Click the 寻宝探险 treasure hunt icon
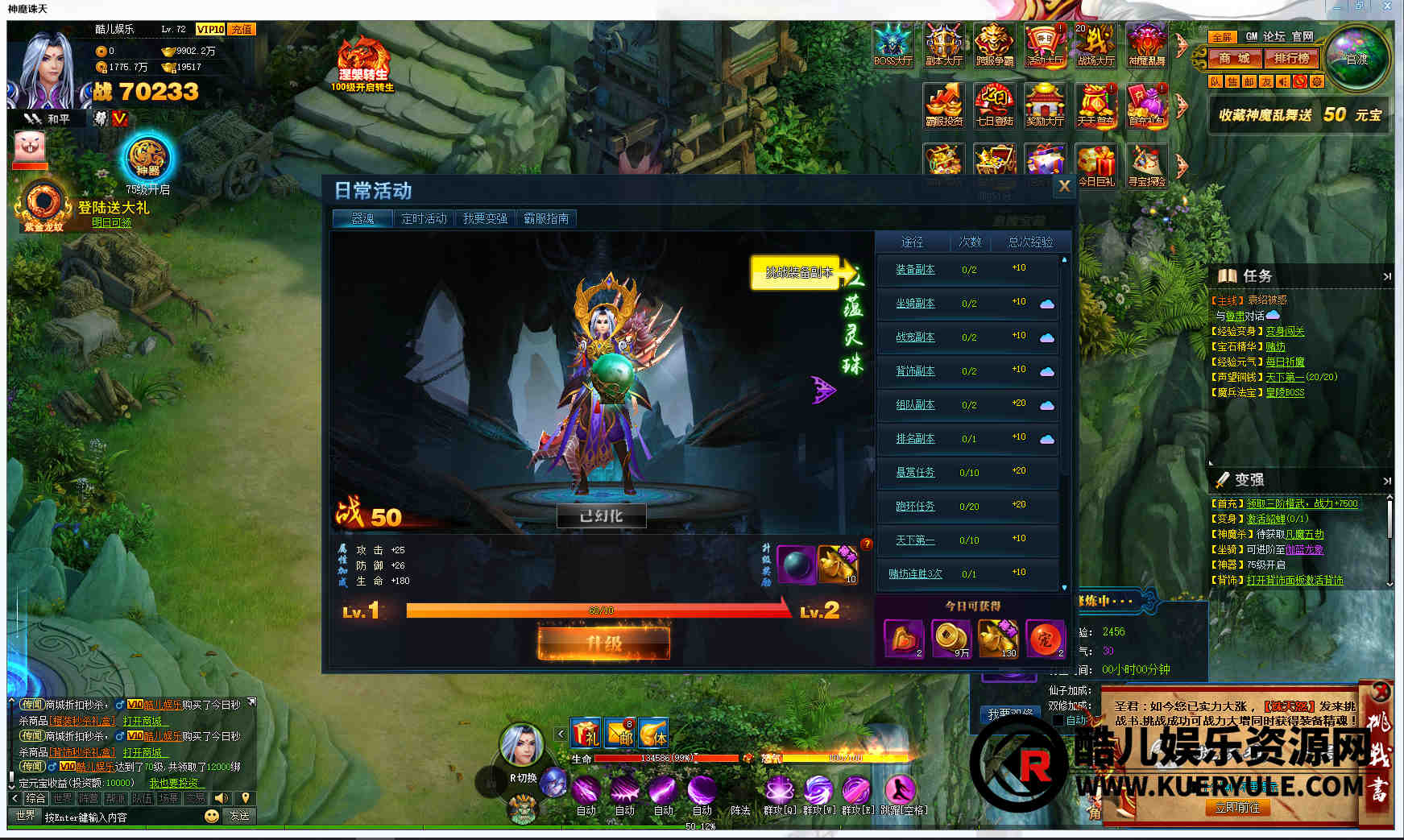 (x=1146, y=166)
